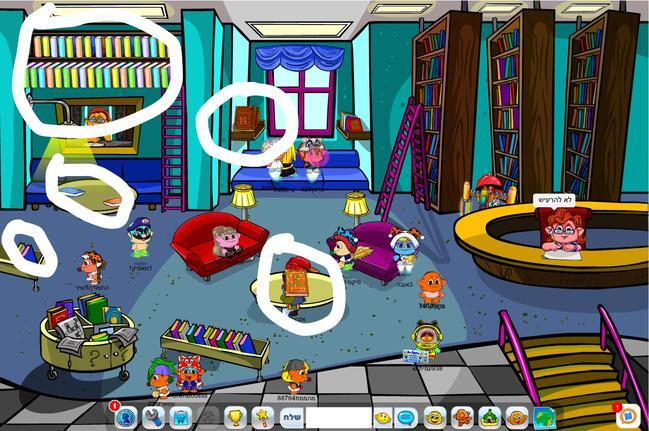The width and height of the screenshot is (649, 431).
Task: Open the character face icon beside the speech bubble
Action: tap(434, 417)
